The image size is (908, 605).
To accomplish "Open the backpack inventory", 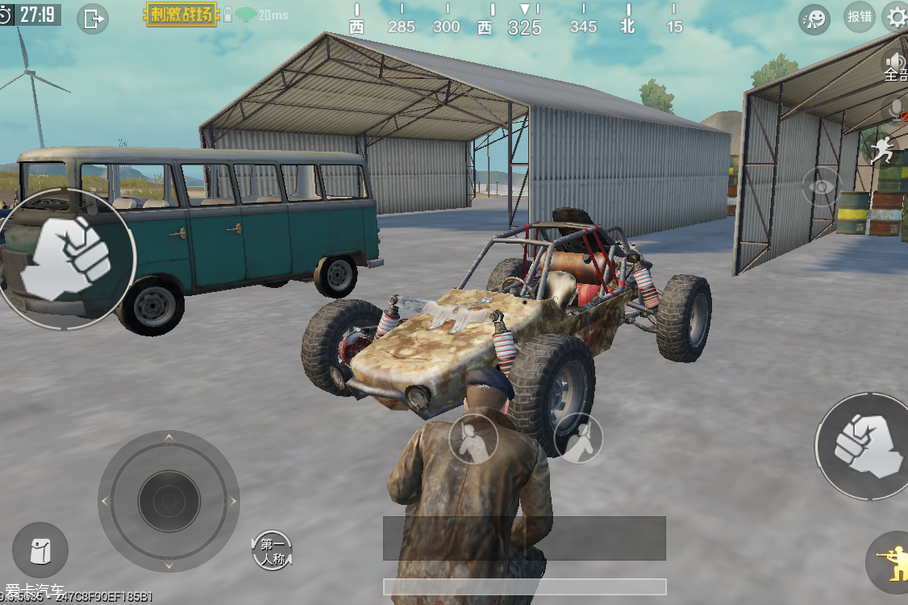I will pyautogui.click(x=41, y=550).
